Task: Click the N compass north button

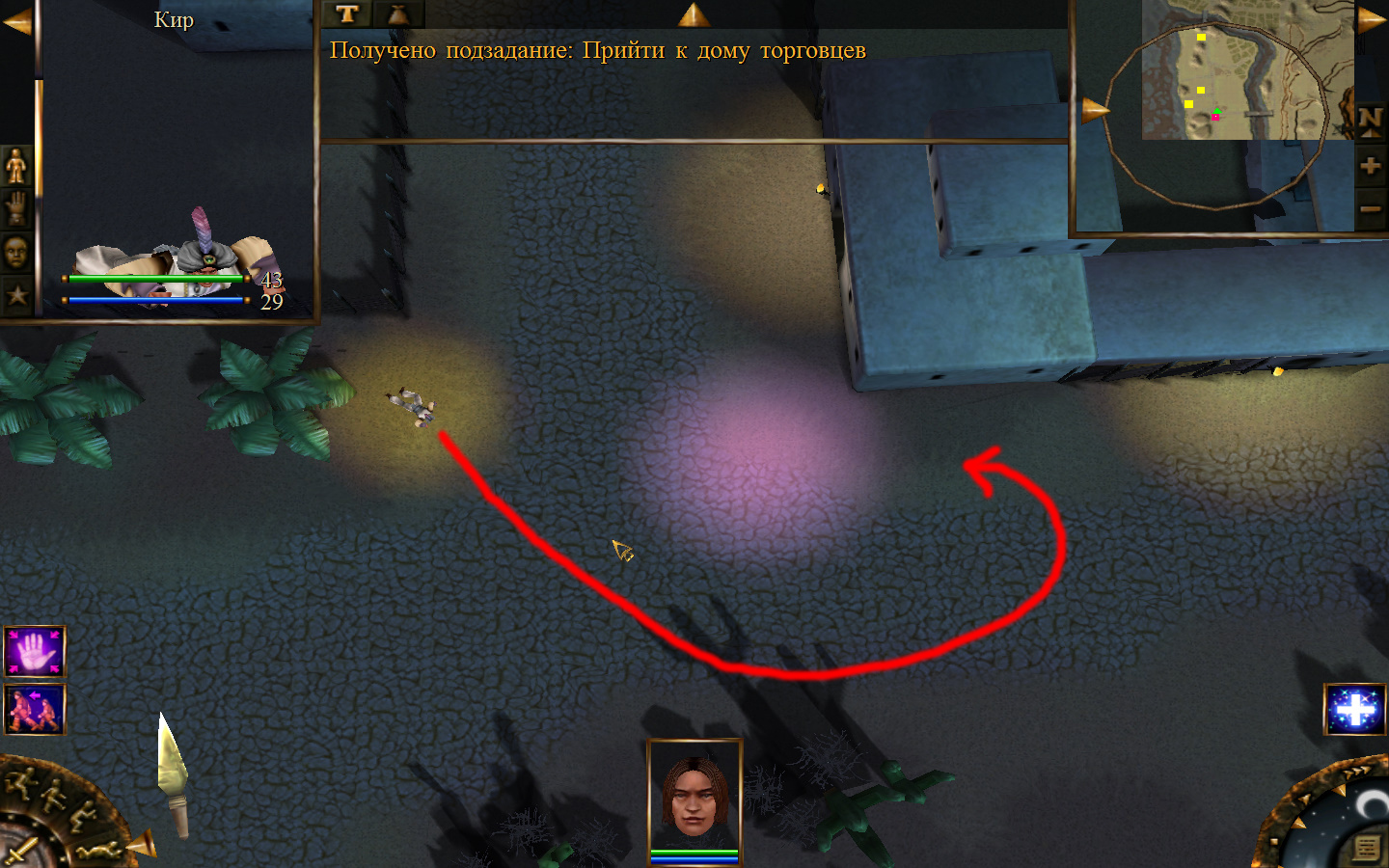Action: pyautogui.click(x=1370, y=122)
